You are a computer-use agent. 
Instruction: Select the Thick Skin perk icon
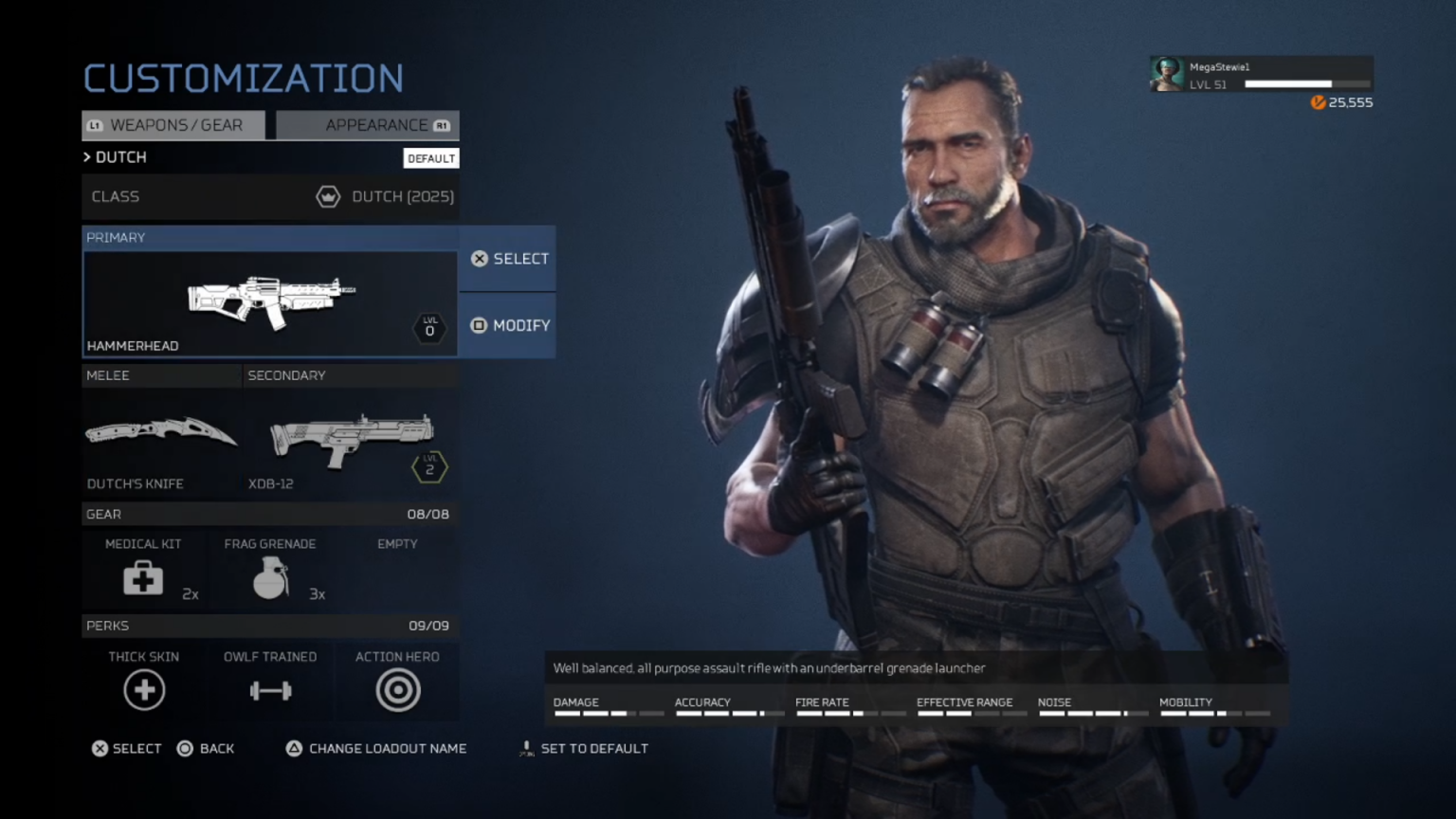pos(143,690)
